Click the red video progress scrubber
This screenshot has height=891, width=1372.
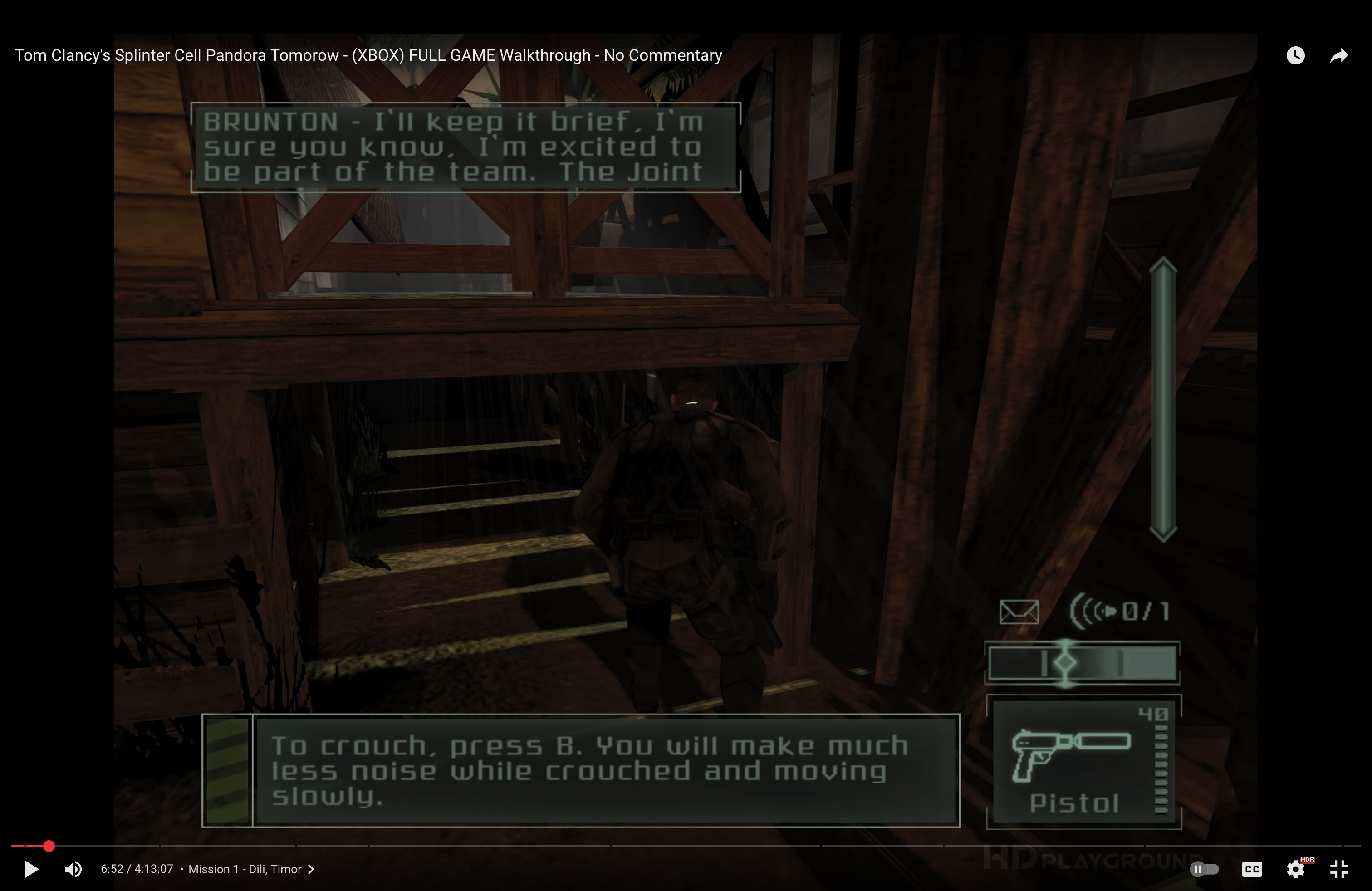(49, 846)
